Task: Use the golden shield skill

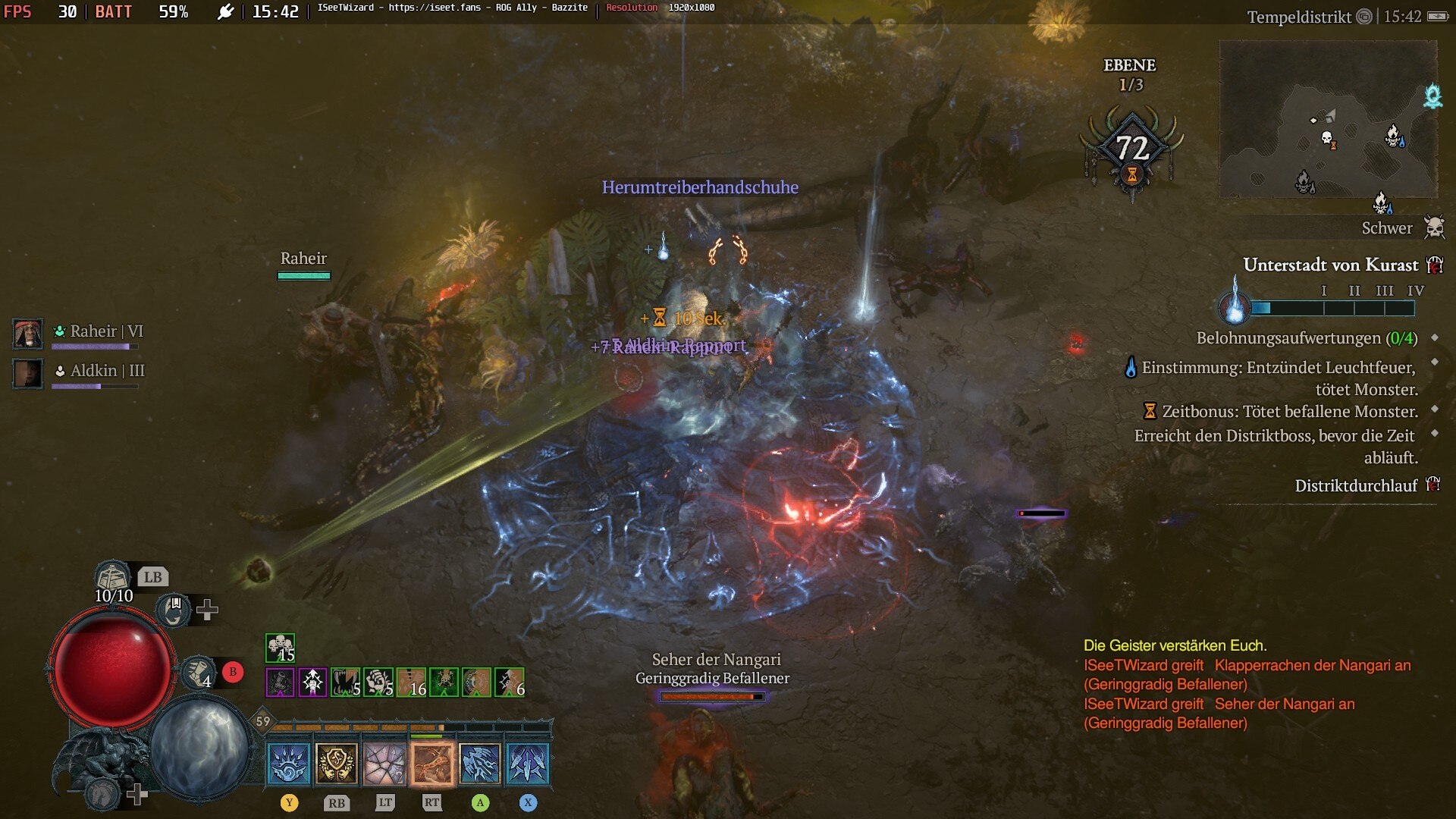Action: tap(337, 763)
